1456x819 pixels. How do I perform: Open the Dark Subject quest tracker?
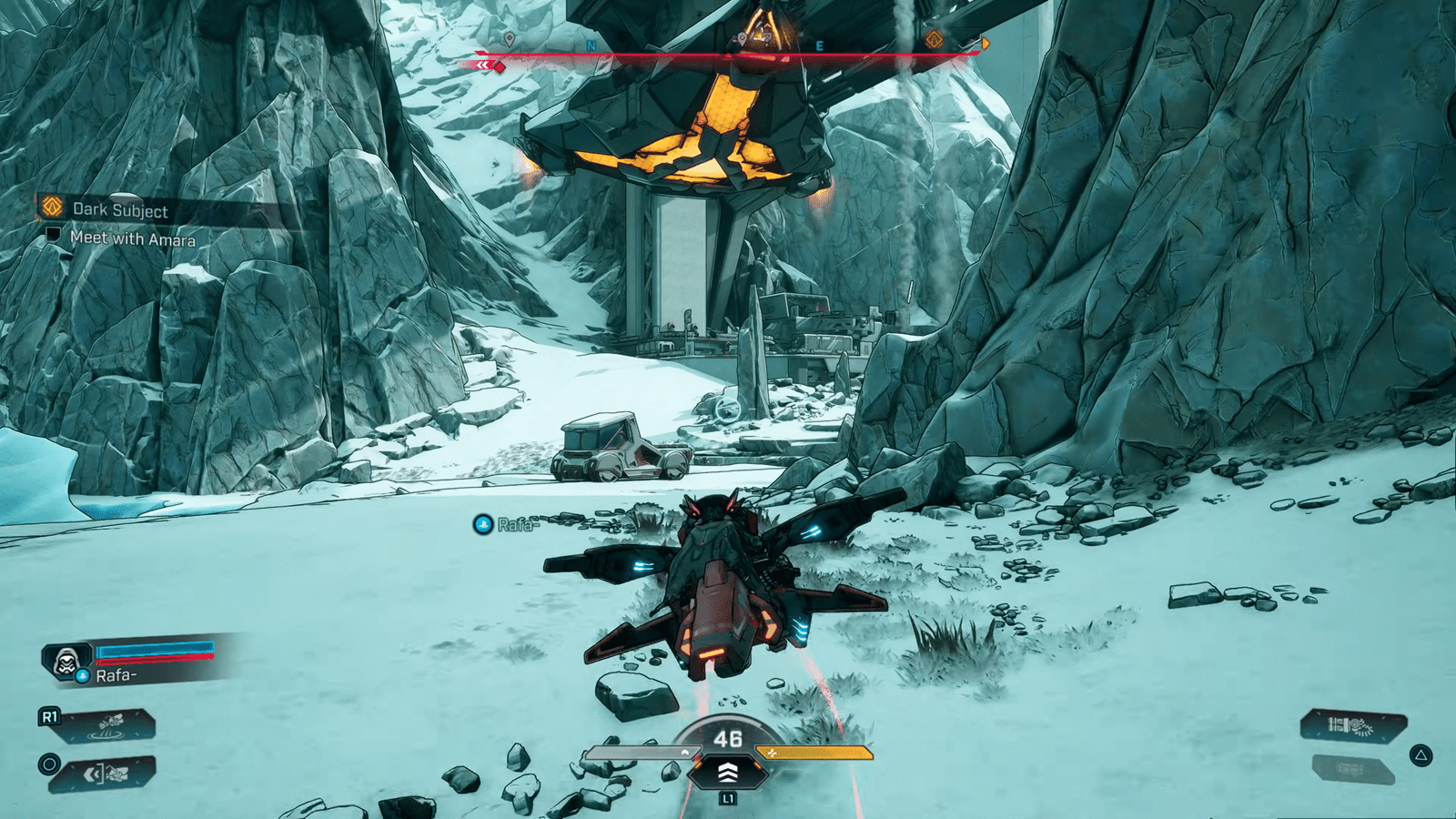[x=119, y=209]
